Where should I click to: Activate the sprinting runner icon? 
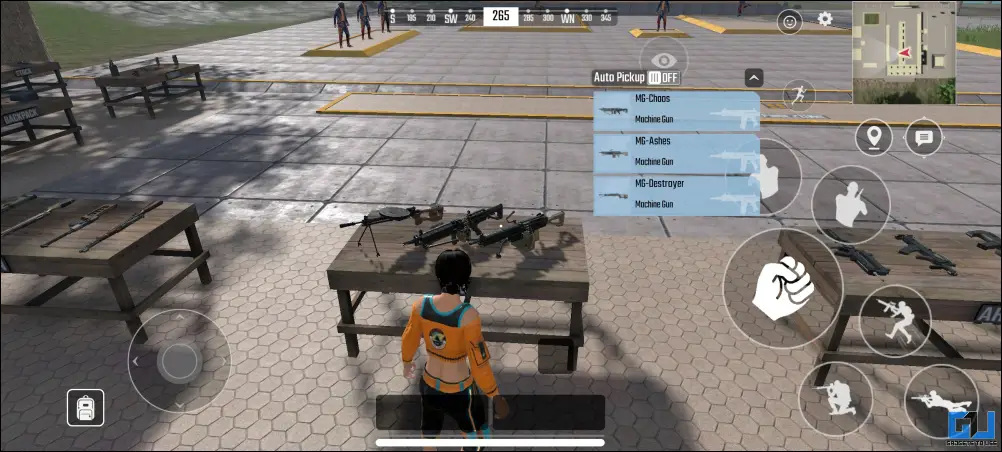pyautogui.click(x=797, y=95)
